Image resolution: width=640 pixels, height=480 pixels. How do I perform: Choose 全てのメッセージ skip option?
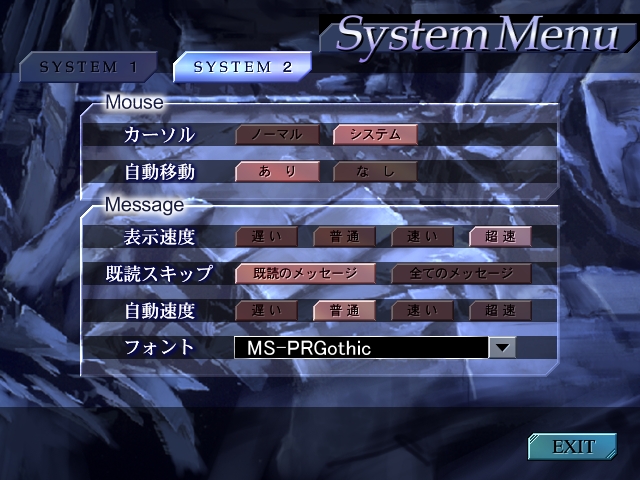(461, 273)
